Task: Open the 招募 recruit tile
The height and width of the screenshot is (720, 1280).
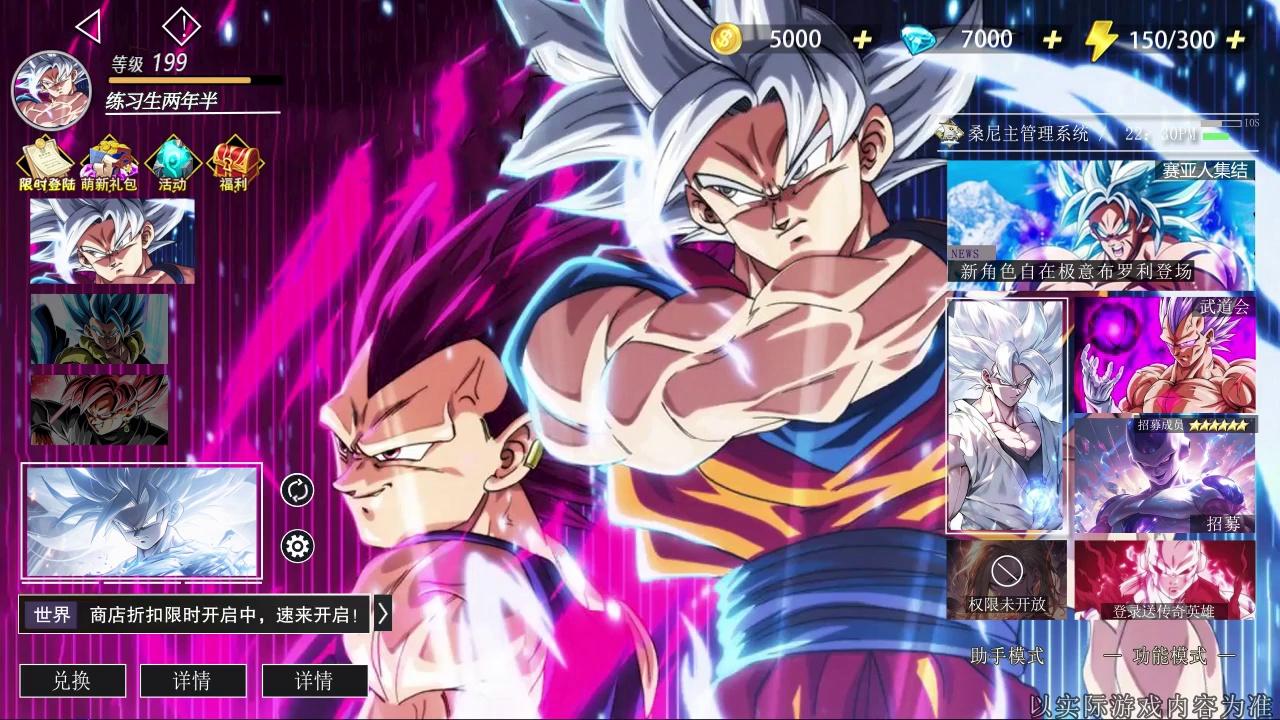Action: point(1164,476)
